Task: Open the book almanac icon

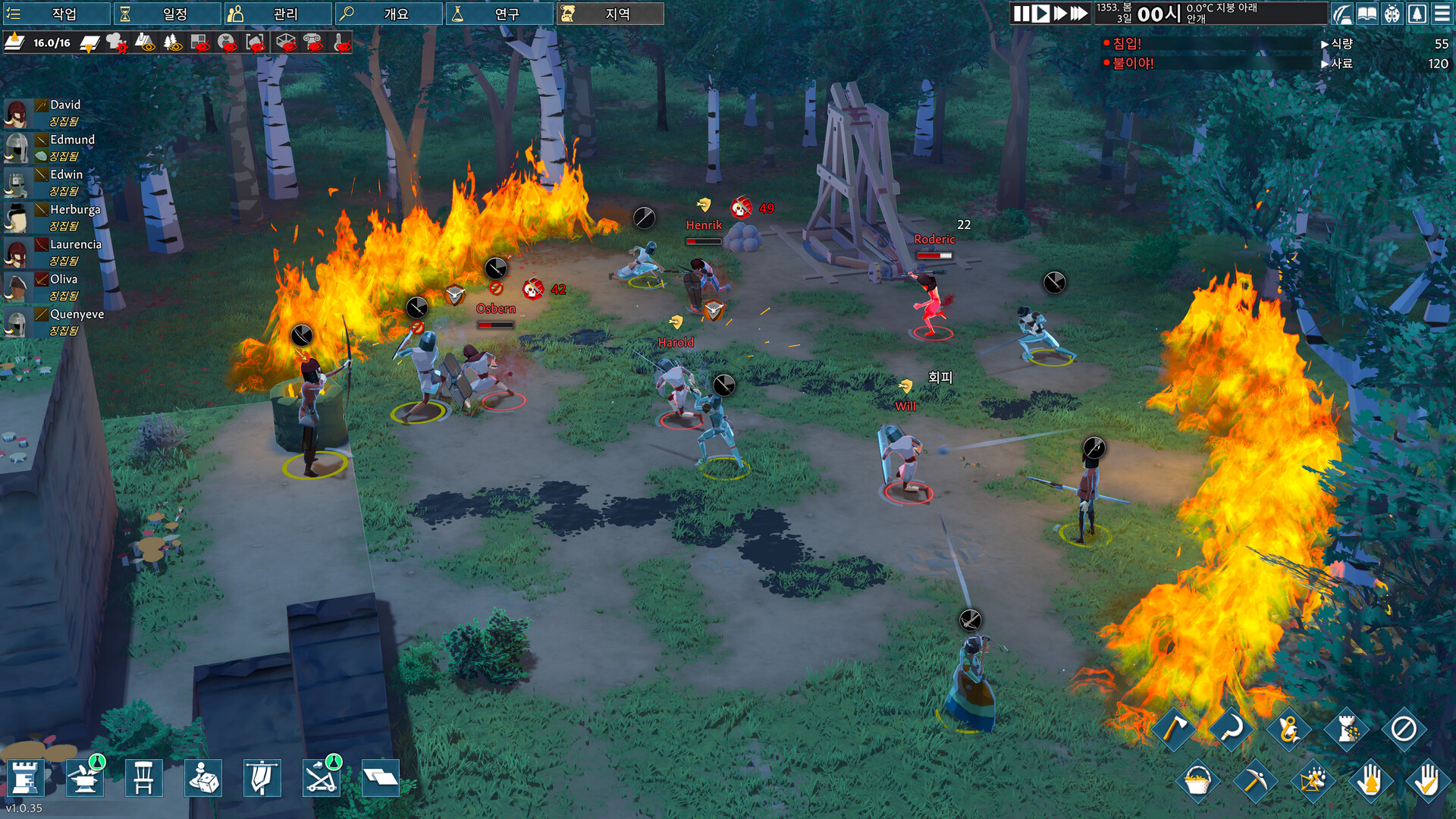Action: [1367, 14]
